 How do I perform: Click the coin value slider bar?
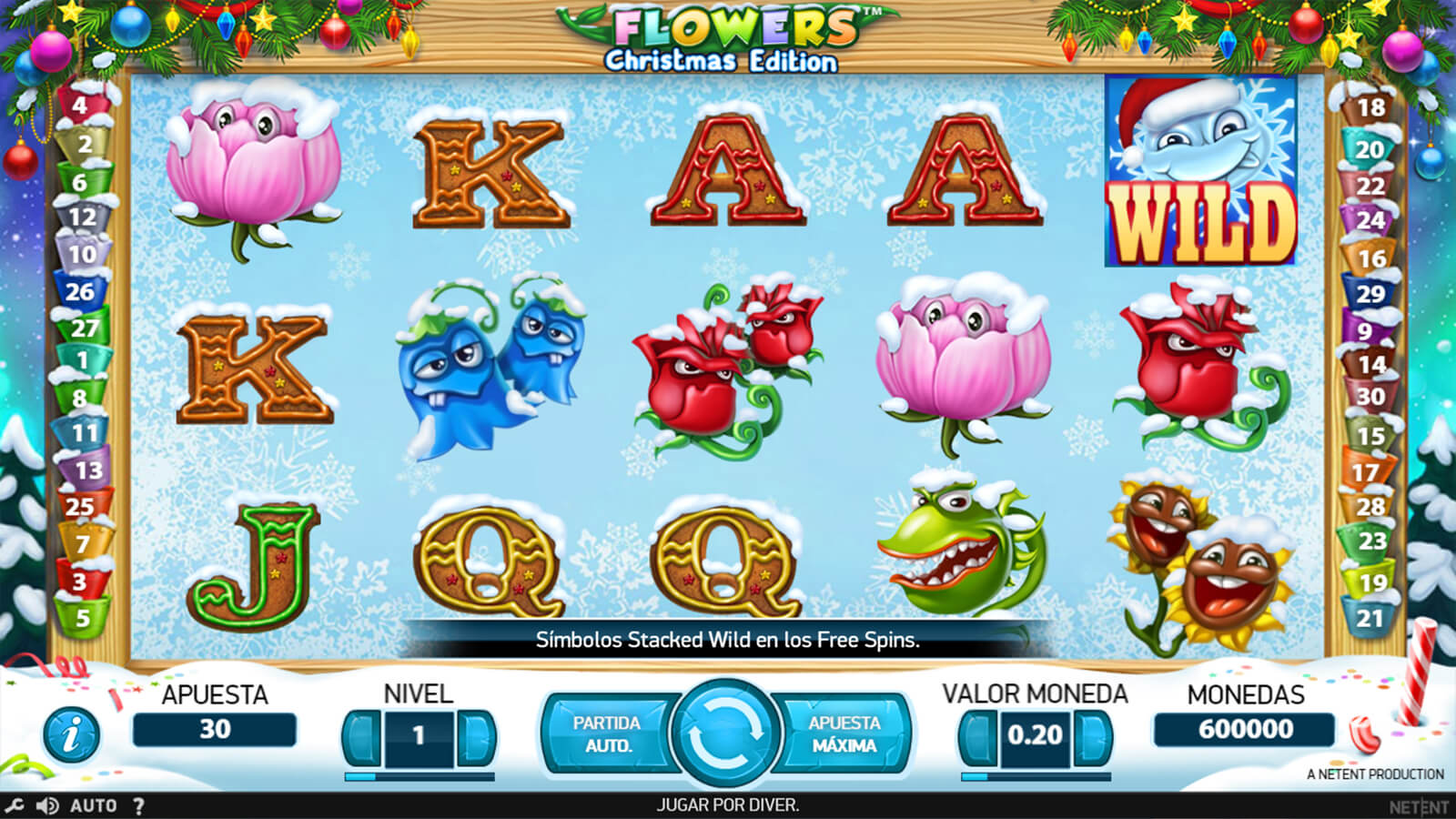pyautogui.click(x=1036, y=777)
